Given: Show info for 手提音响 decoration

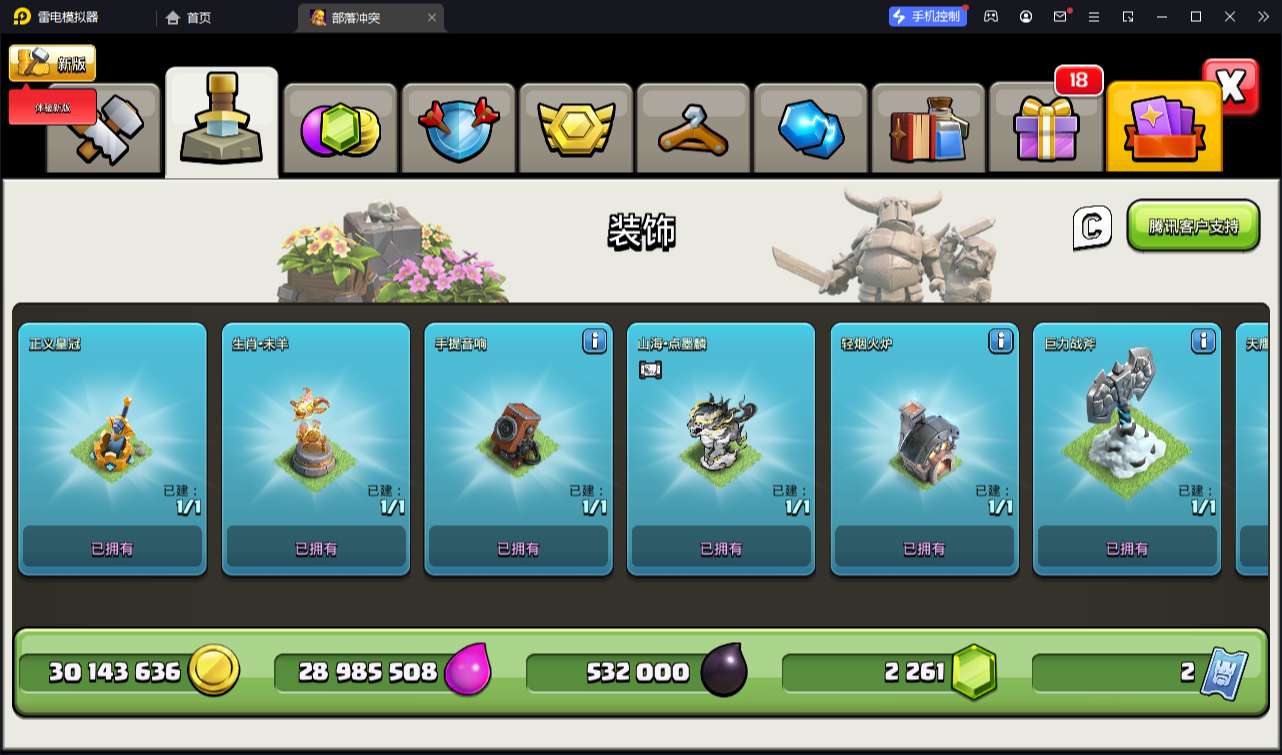Looking at the screenshot, I should coord(595,342).
